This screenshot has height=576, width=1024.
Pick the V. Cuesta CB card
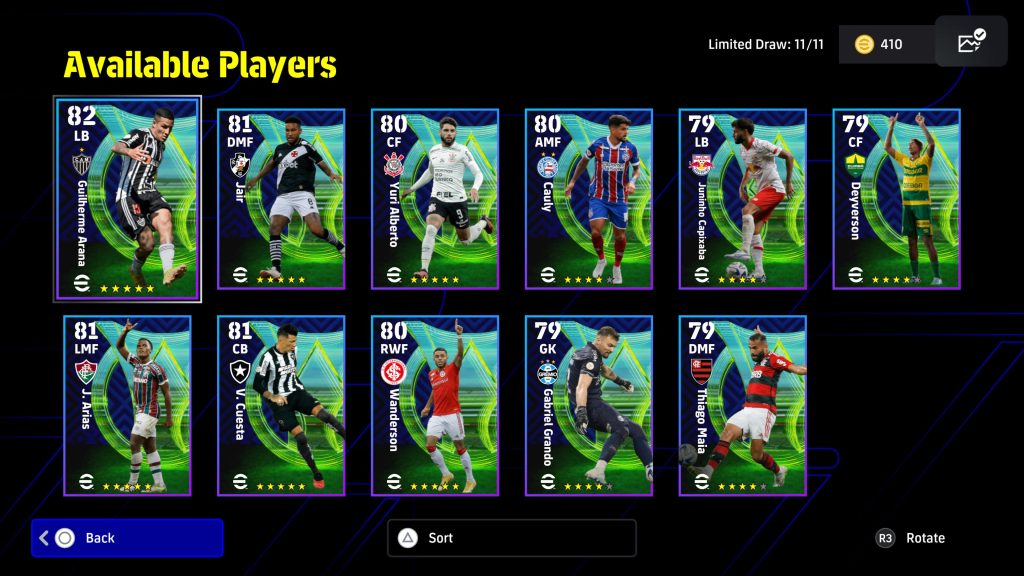click(x=281, y=405)
